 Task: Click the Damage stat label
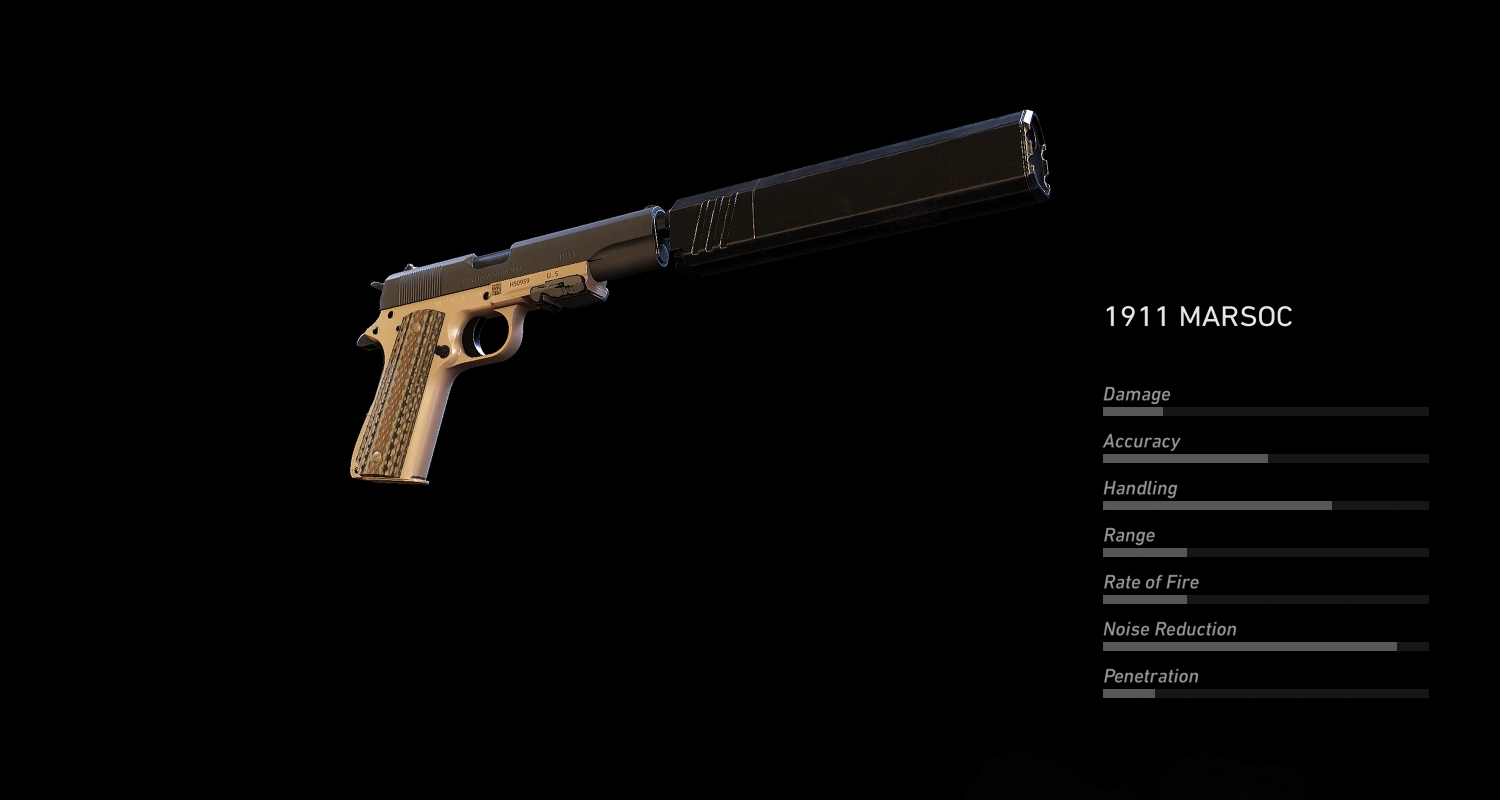click(1136, 394)
